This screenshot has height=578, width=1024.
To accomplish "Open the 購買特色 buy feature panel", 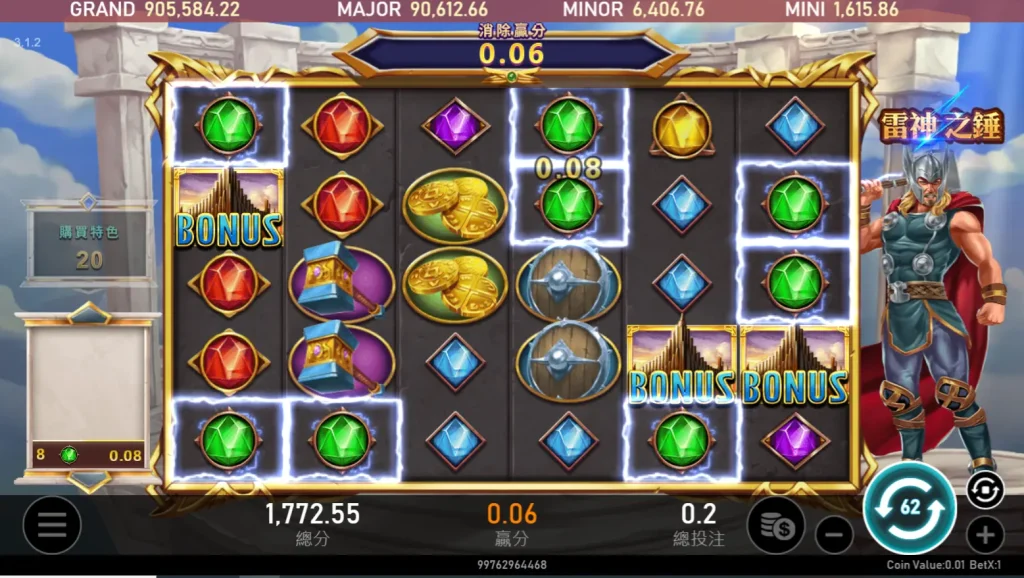I will (x=90, y=245).
